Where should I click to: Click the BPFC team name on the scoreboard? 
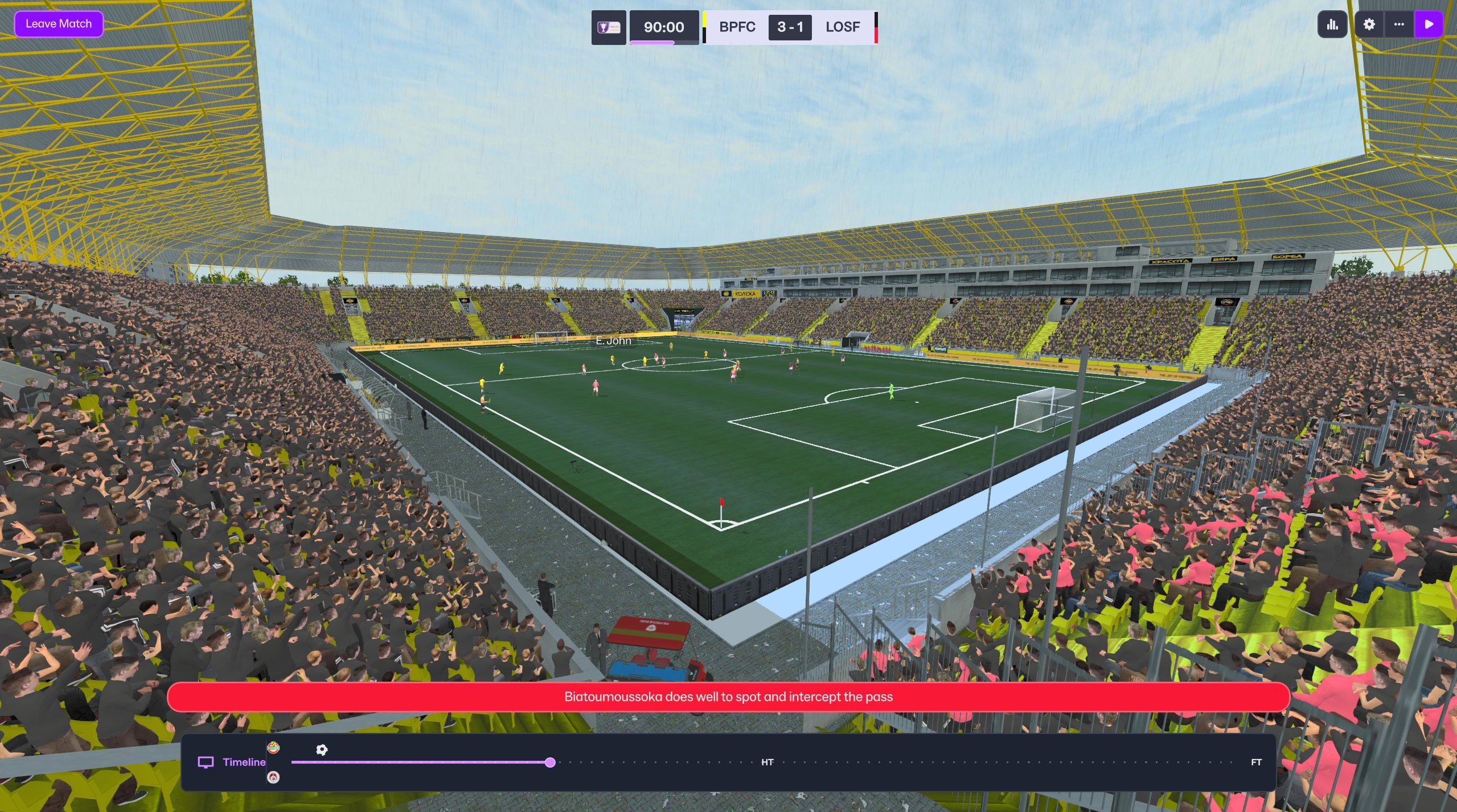737,27
